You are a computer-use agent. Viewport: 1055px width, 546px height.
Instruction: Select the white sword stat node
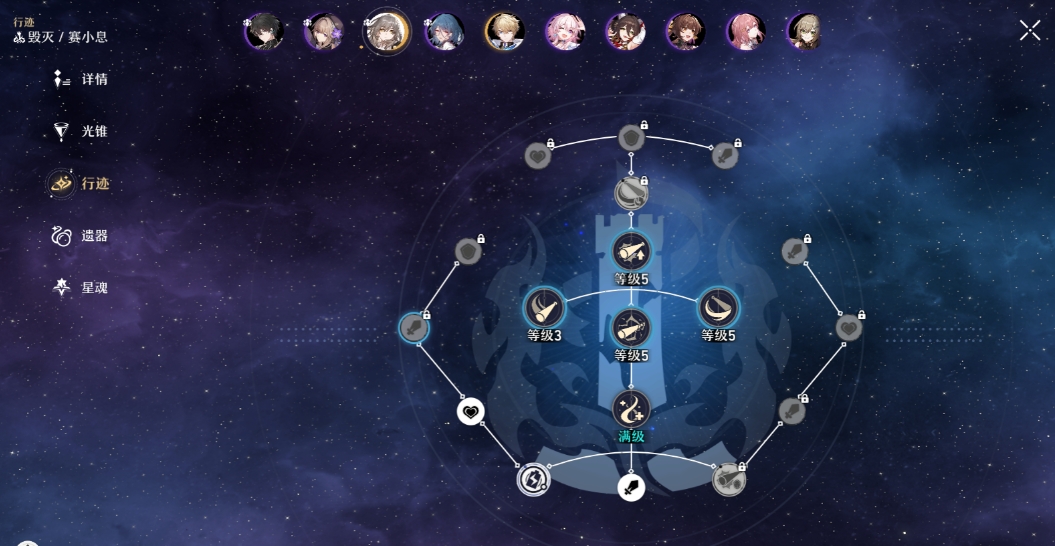tap(631, 488)
